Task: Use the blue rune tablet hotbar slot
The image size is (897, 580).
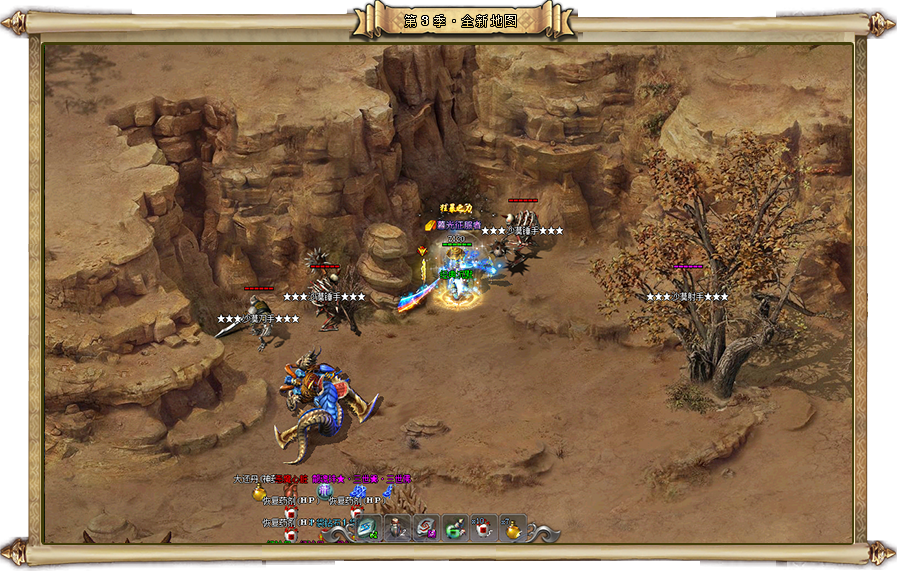Action: 367,529
